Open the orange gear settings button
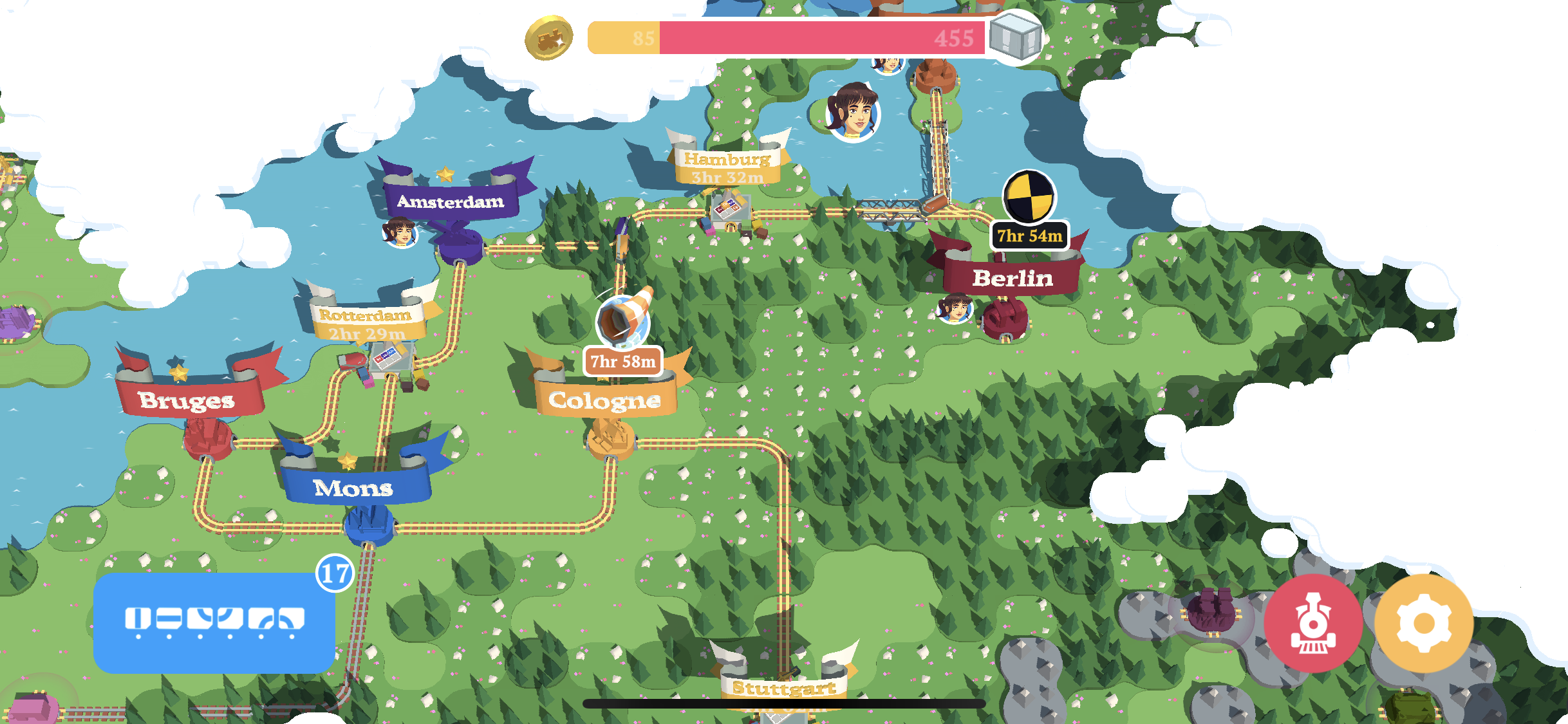Screen dimensions: 1568x724 click(1423, 623)
